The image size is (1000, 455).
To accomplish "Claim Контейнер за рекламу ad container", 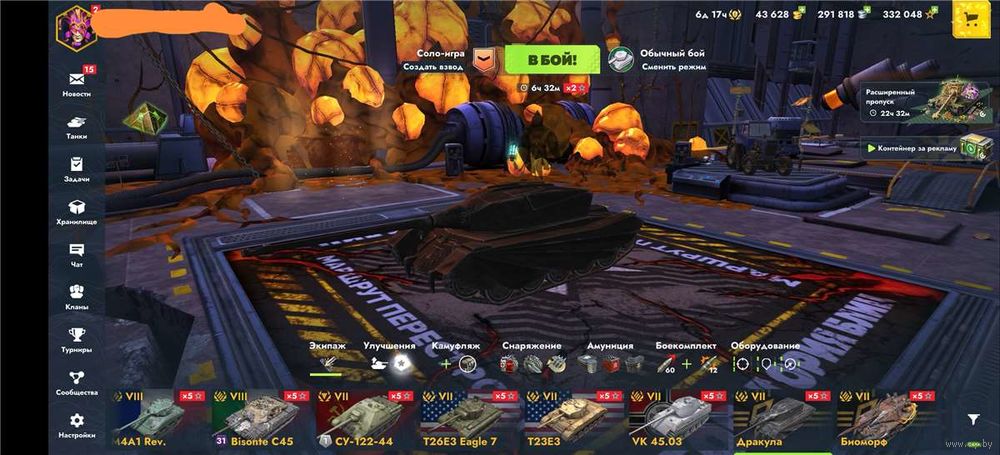I will coord(908,148).
